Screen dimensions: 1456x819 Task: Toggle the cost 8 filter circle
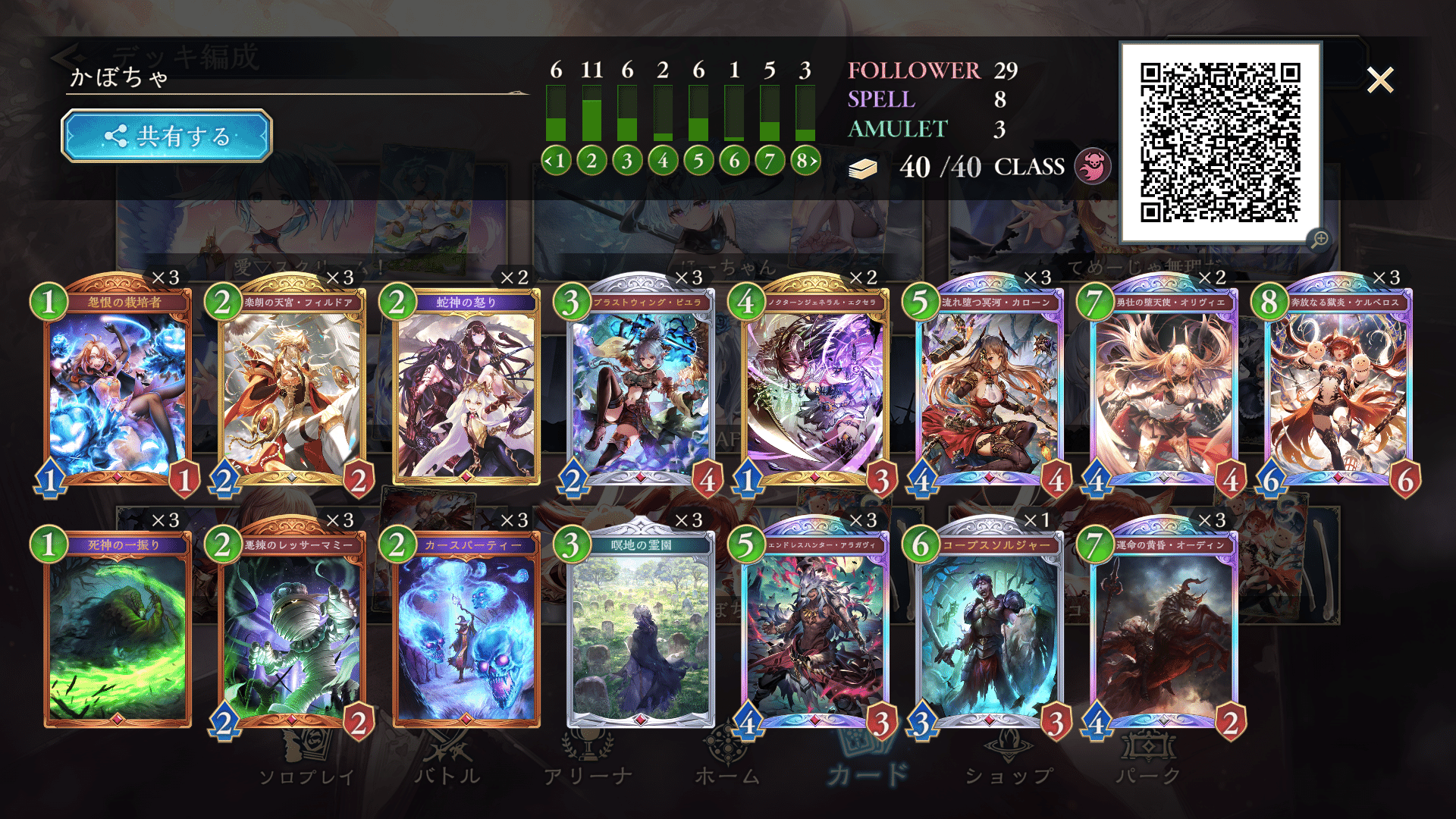(x=804, y=160)
